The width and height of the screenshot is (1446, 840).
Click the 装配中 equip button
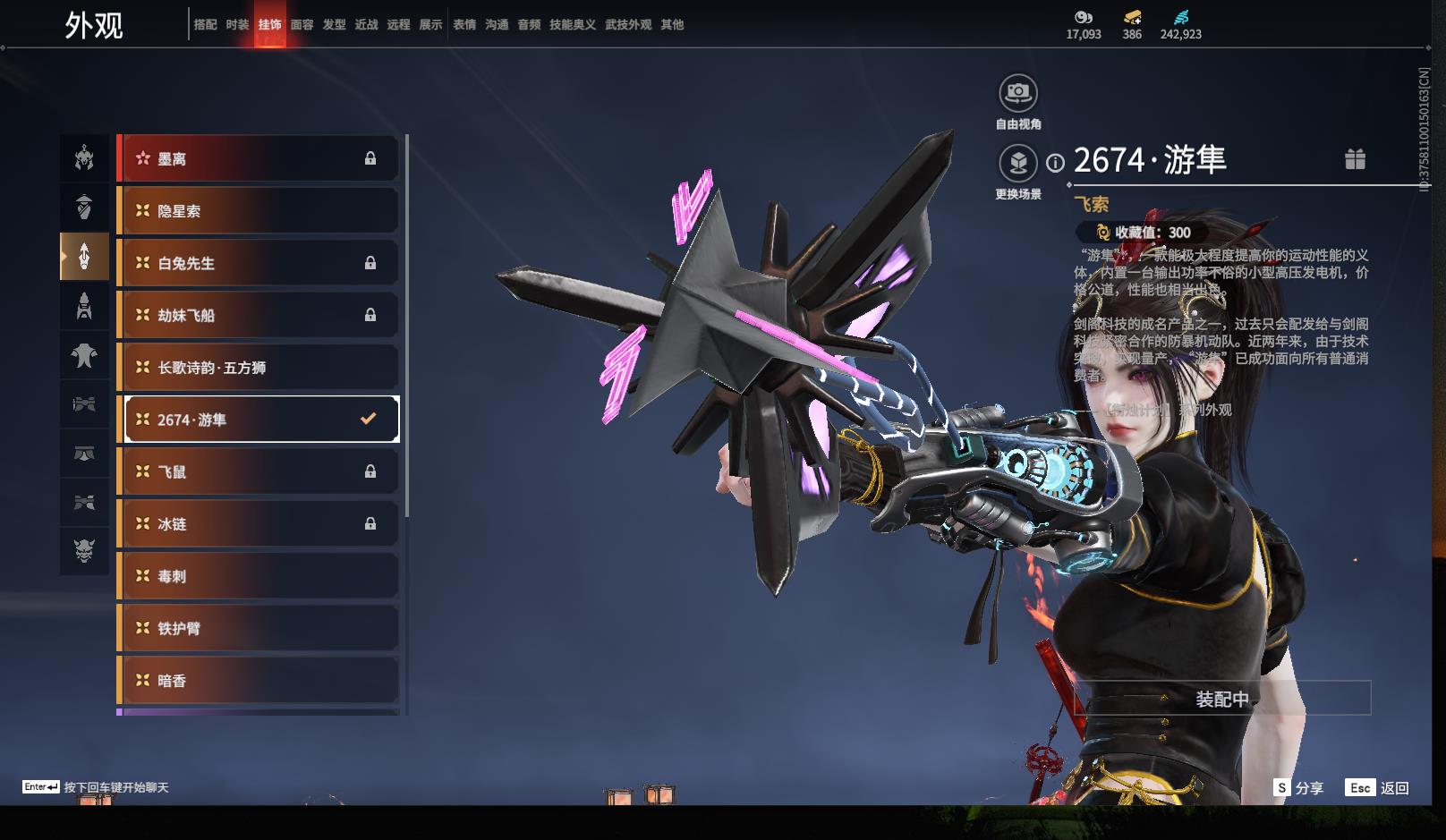[1222, 699]
